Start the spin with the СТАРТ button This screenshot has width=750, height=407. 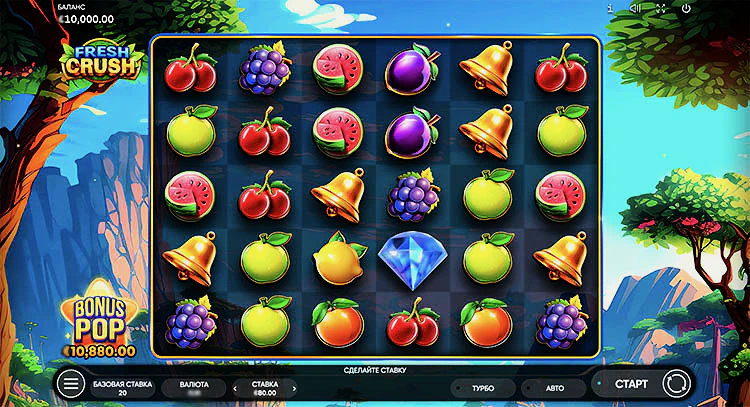click(631, 384)
